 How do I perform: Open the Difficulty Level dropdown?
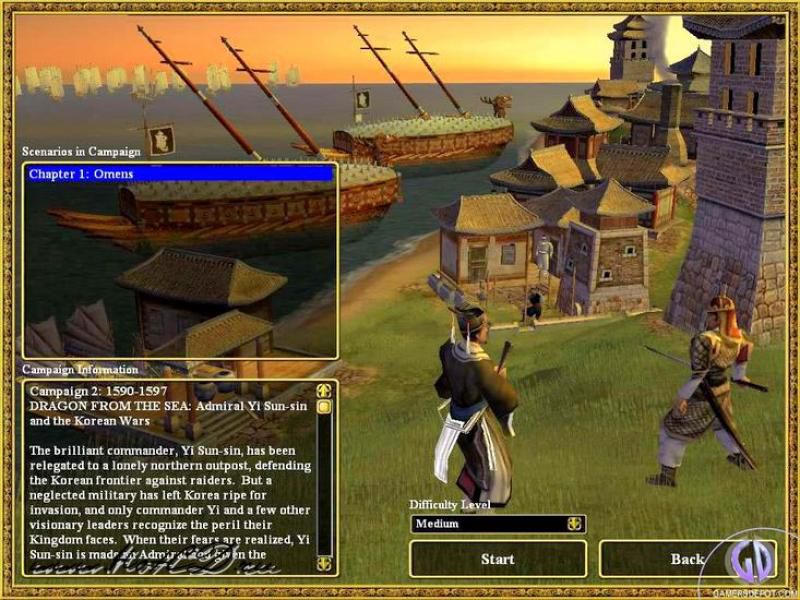[x=574, y=524]
